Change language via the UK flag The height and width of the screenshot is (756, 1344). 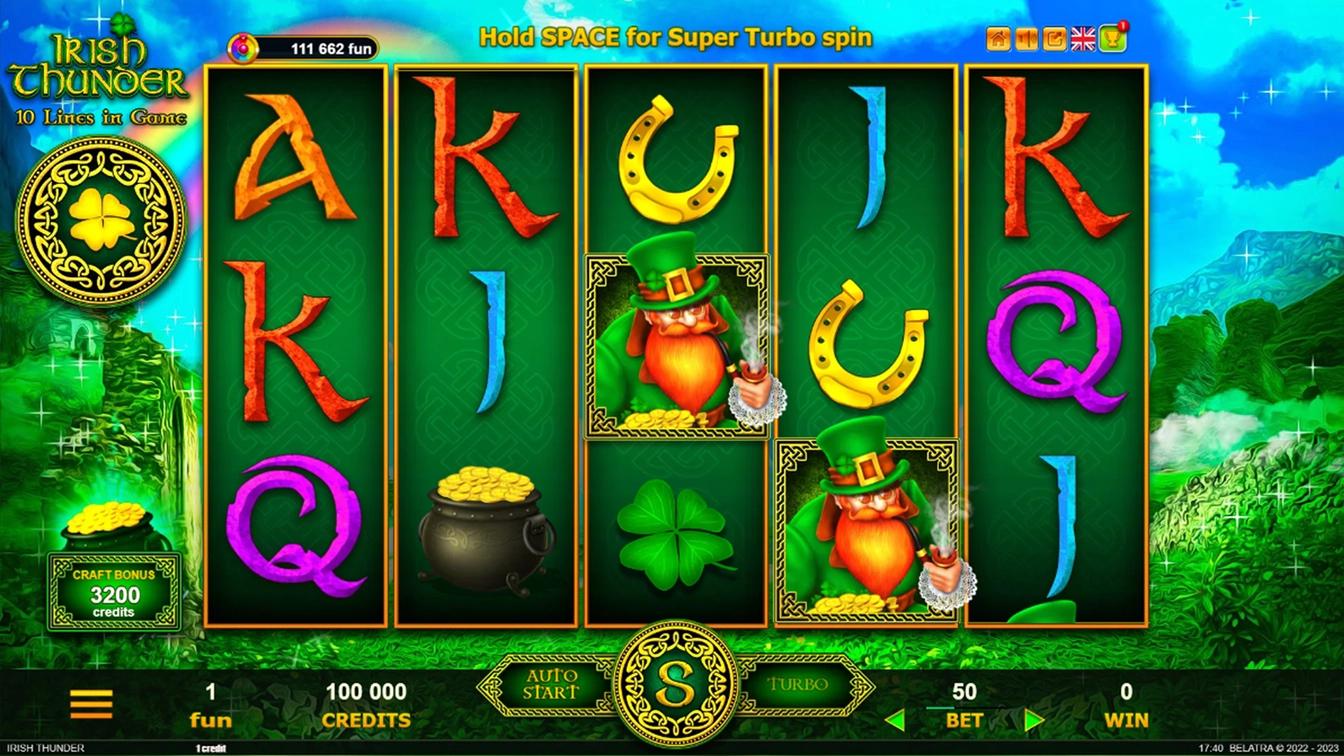click(1083, 39)
